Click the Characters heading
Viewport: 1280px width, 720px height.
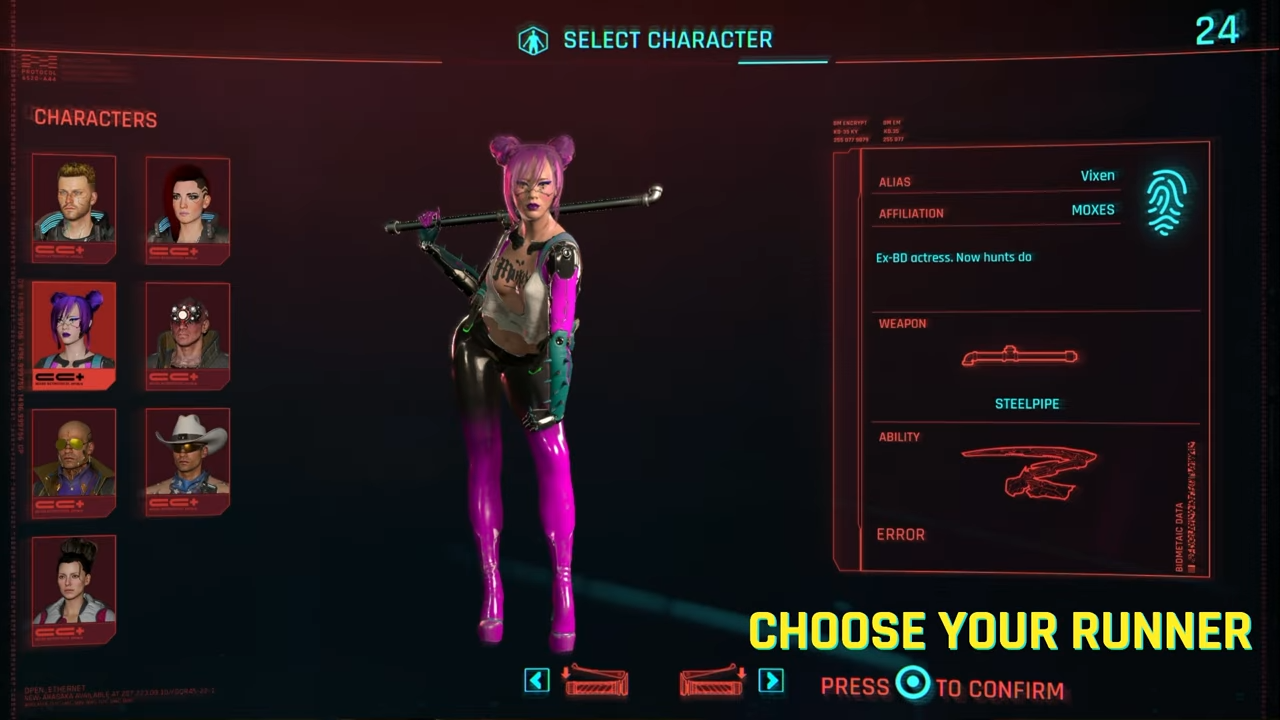click(x=95, y=118)
